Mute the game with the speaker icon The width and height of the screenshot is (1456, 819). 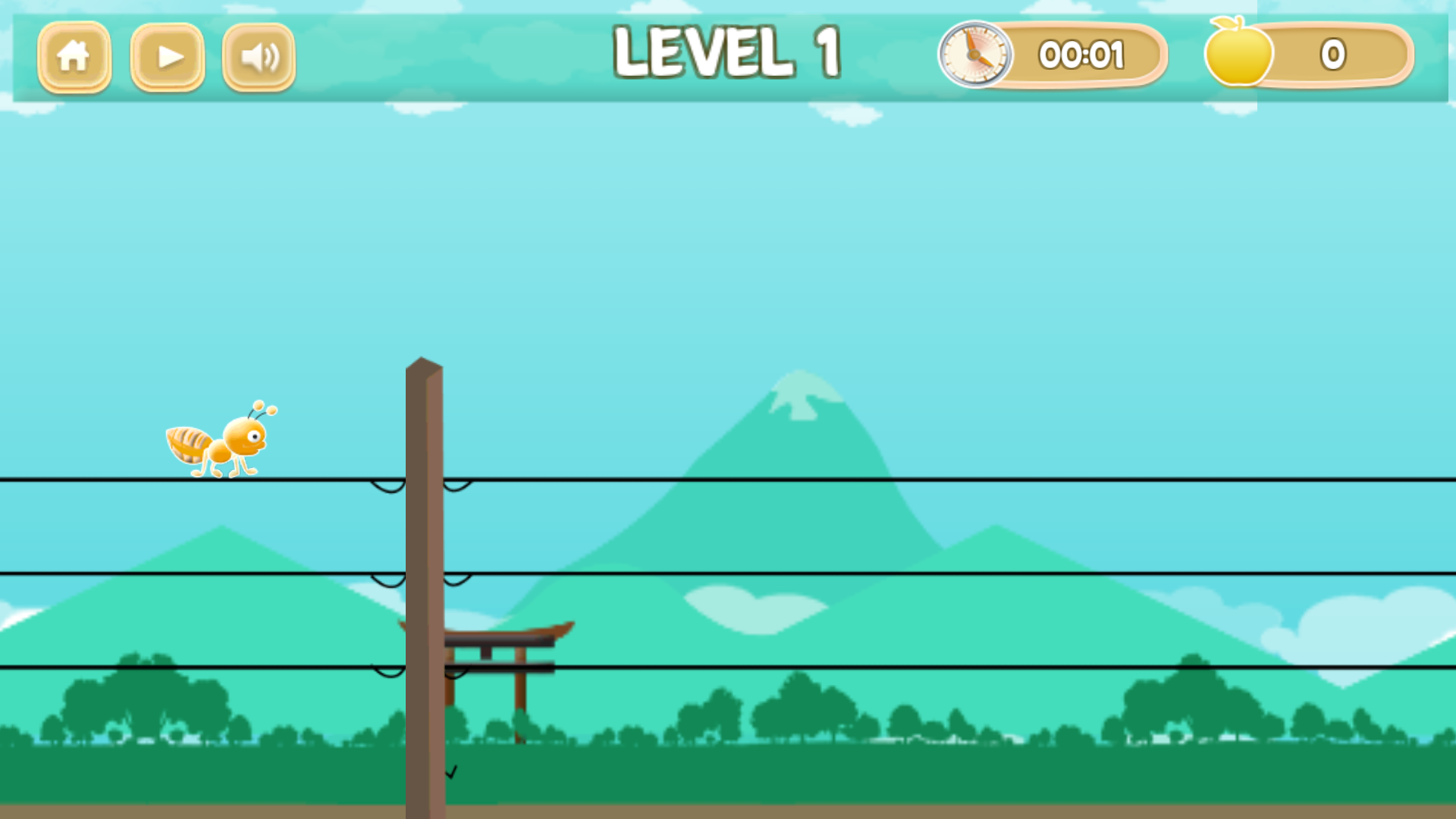tap(258, 55)
